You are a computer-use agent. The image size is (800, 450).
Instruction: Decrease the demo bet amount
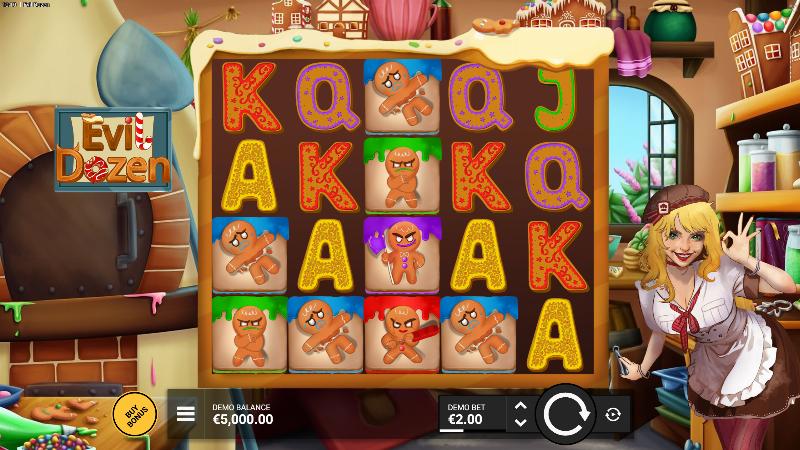pyautogui.click(x=519, y=422)
